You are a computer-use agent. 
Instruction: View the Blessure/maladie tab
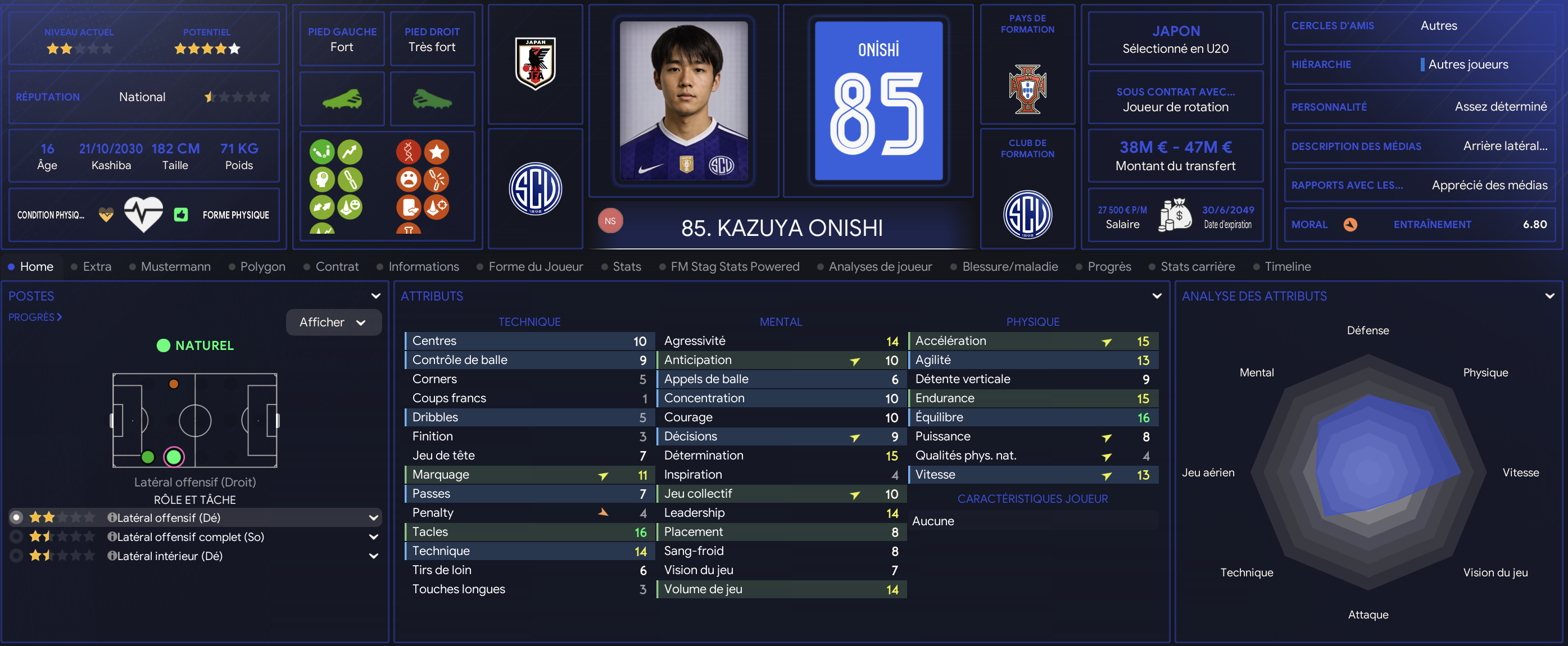1009,266
